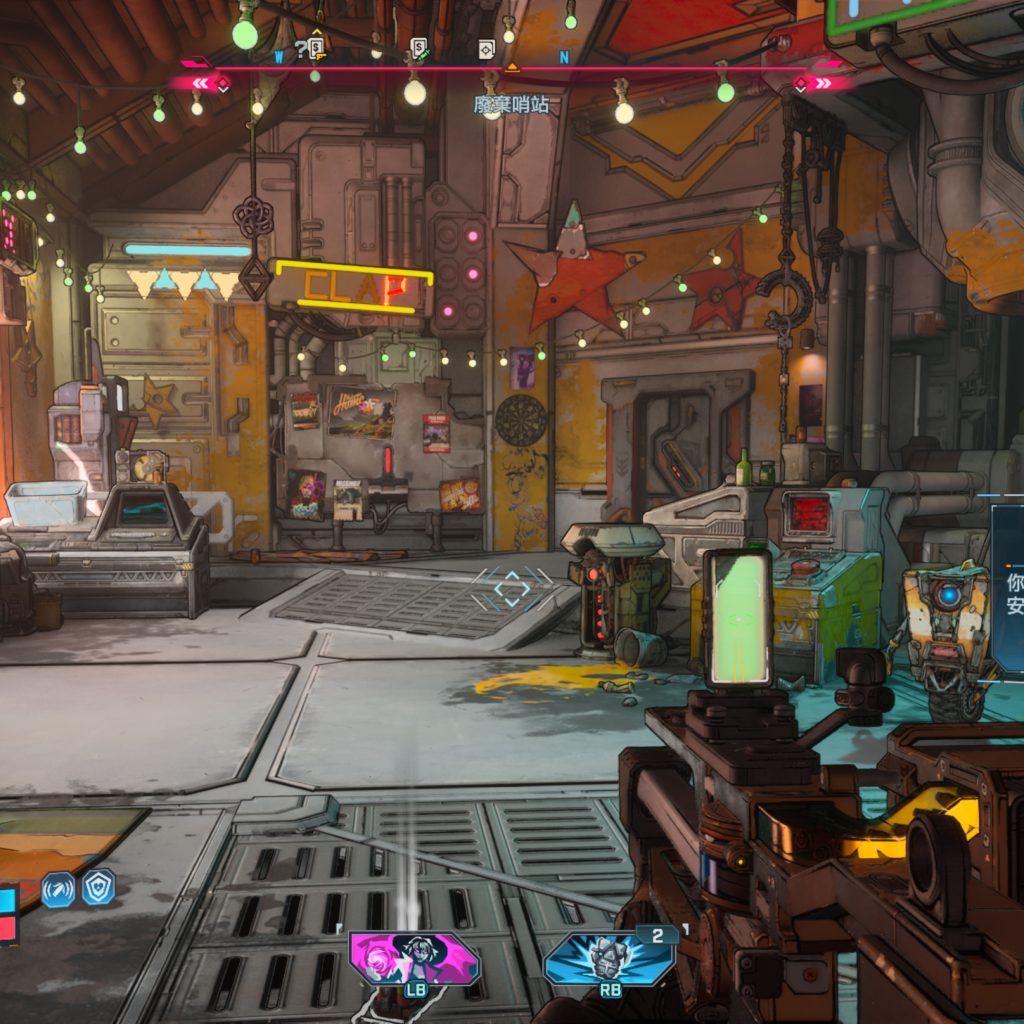
Task: Select the blue grenade ordnance icon
Action: (609, 957)
